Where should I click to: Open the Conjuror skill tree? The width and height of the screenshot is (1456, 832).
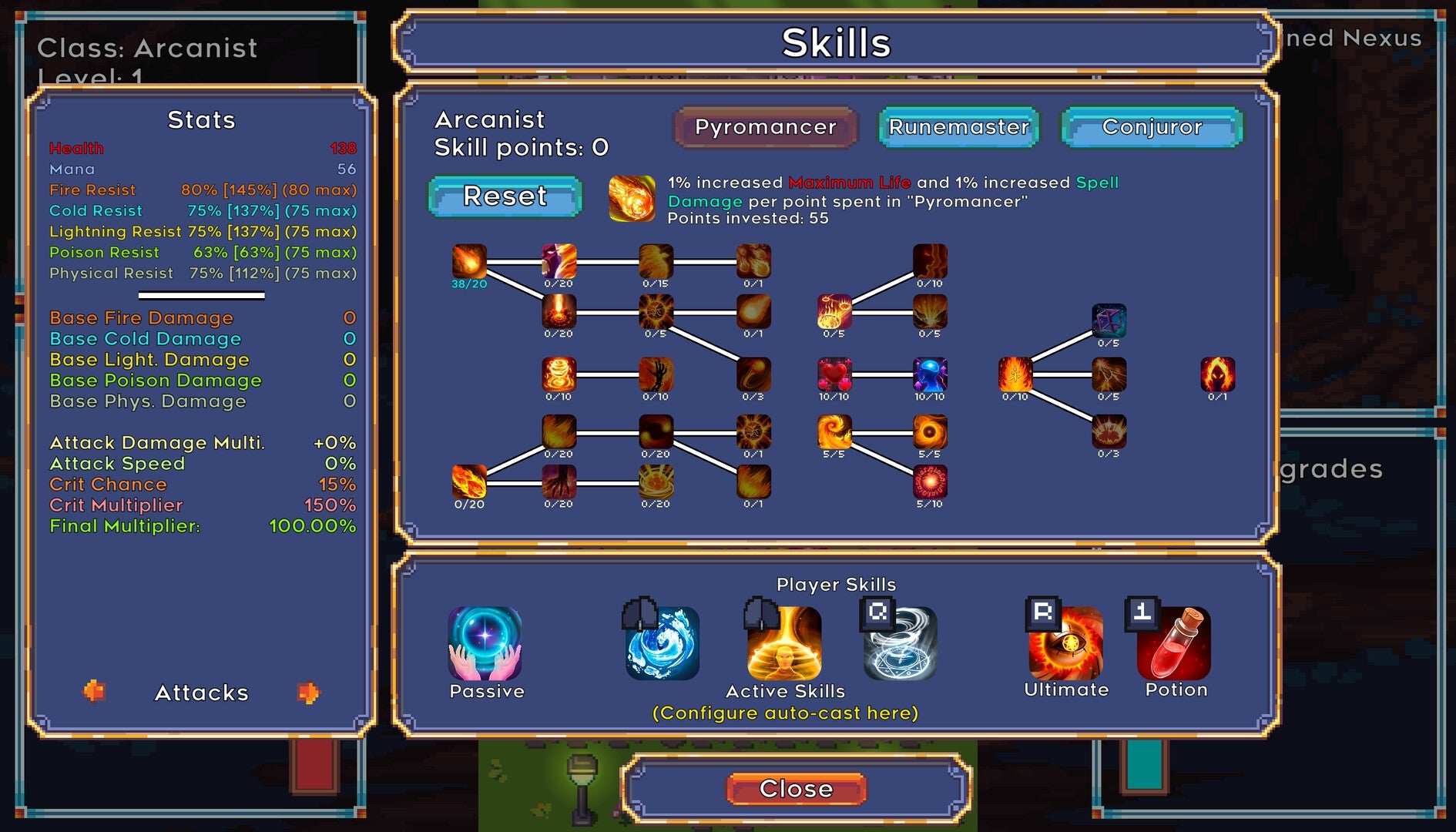[x=1151, y=128]
